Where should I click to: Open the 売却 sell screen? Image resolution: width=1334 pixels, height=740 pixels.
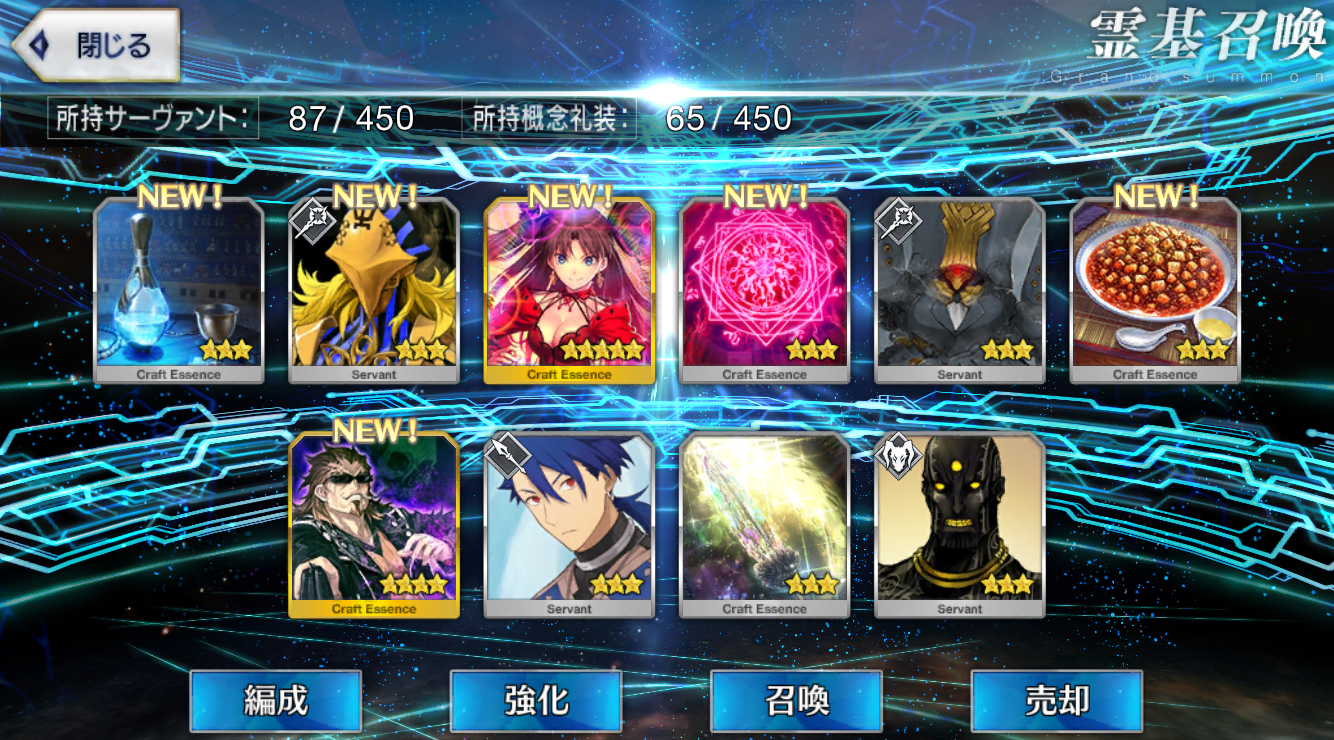pyautogui.click(x=1056, y=701)
